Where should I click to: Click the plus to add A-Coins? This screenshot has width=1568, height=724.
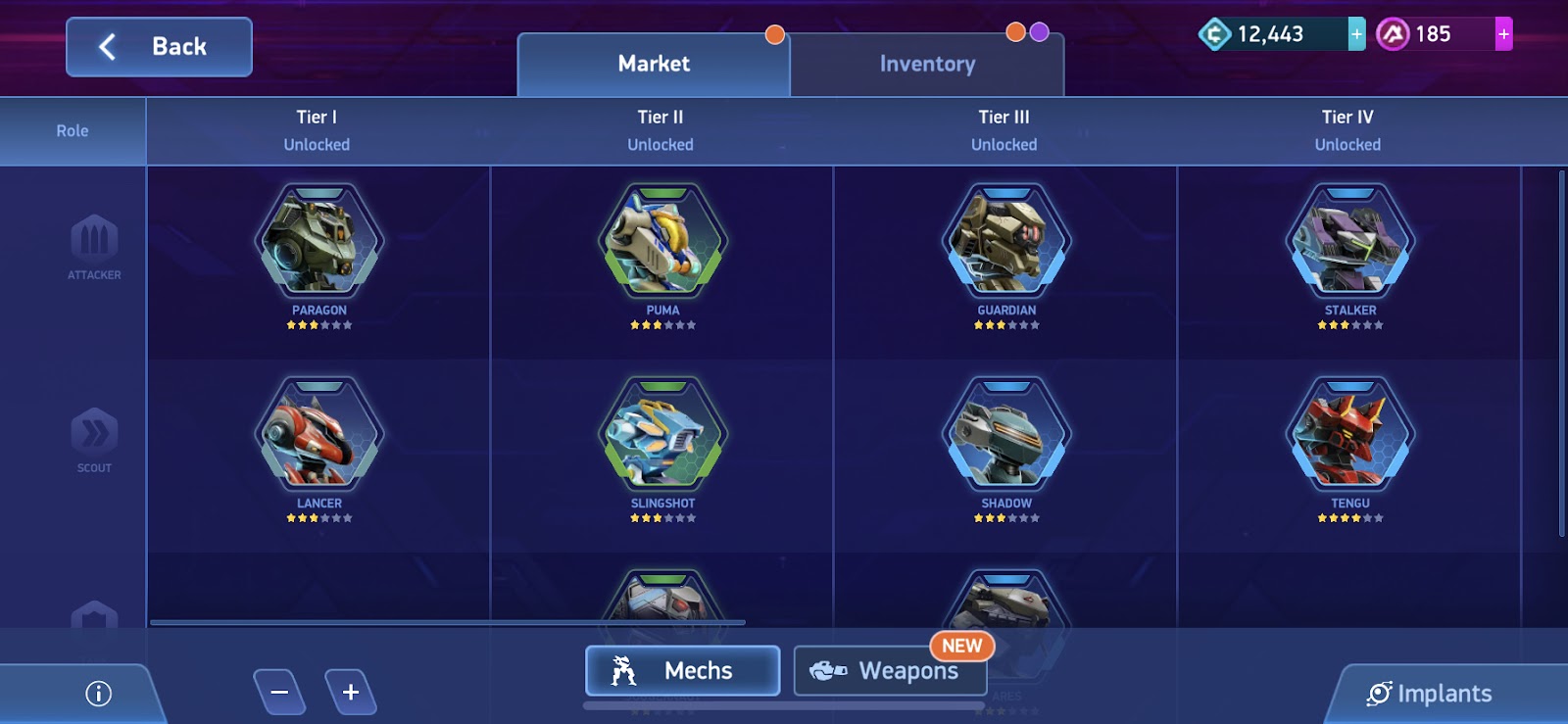1503,33
